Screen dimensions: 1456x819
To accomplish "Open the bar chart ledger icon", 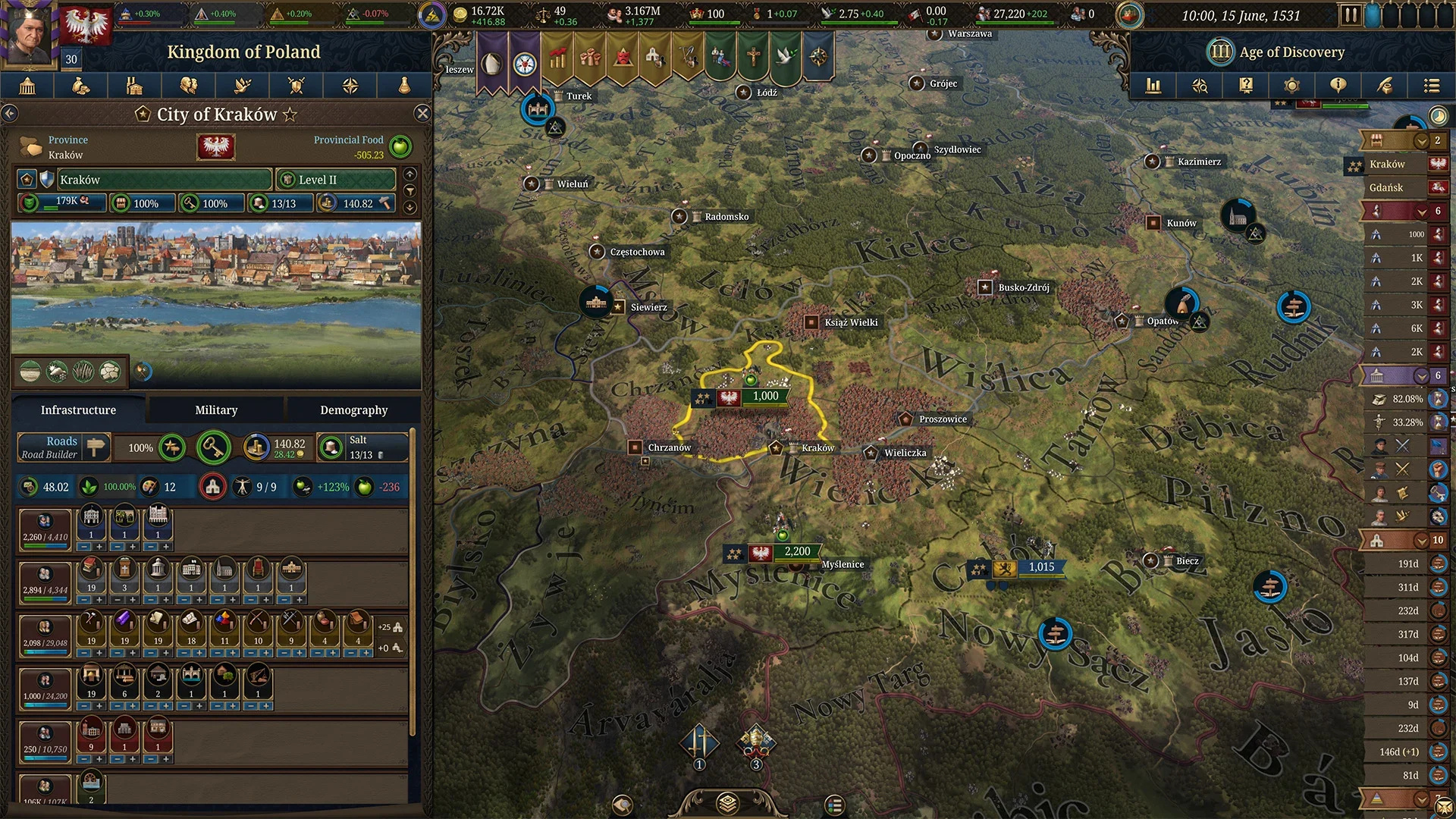I will (x=1153, y=86).
